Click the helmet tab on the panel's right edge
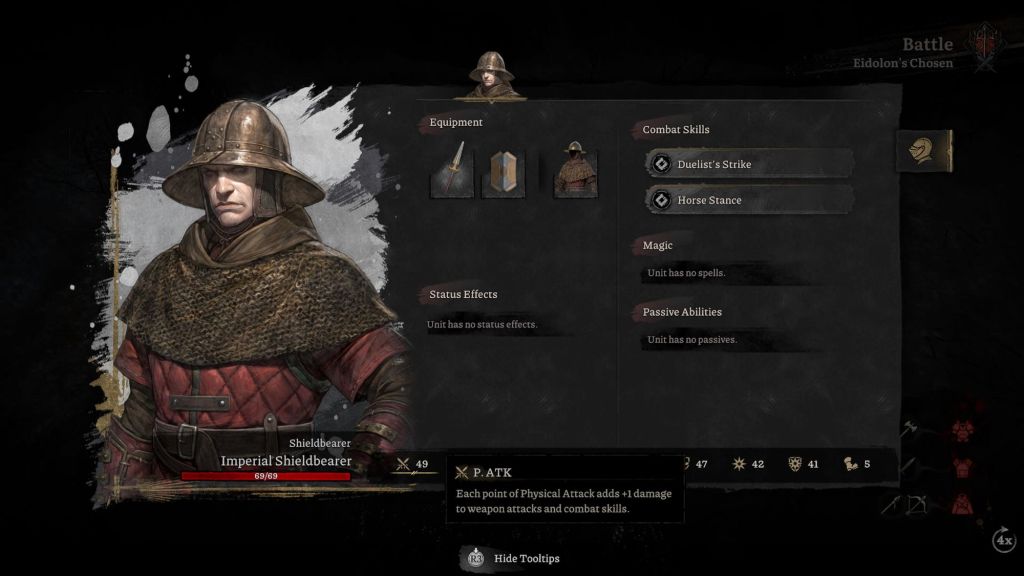 (x=923, y=151)
